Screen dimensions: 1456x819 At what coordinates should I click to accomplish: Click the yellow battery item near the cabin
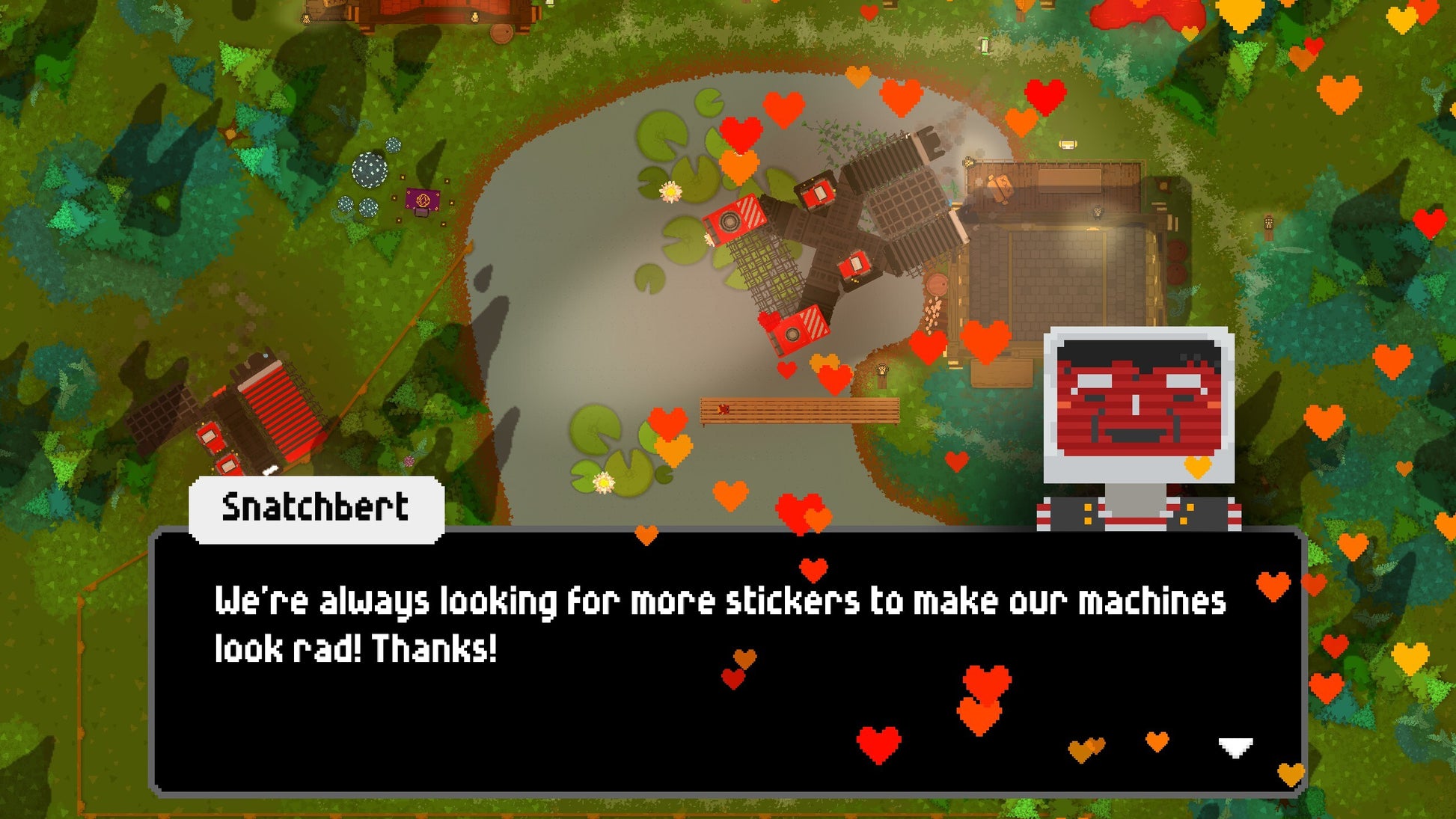1067,144
